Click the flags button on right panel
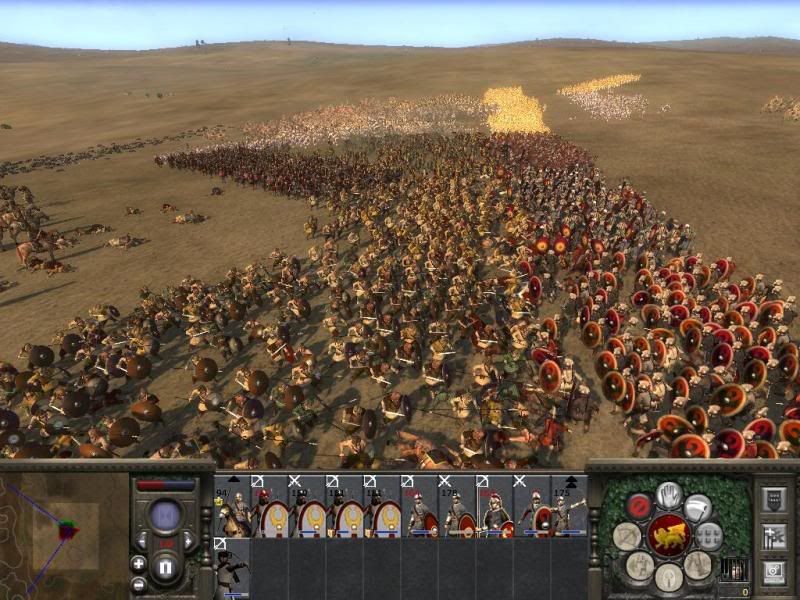Screen dimensions: 800x600 pyautogui.click(x=774, y=537)
